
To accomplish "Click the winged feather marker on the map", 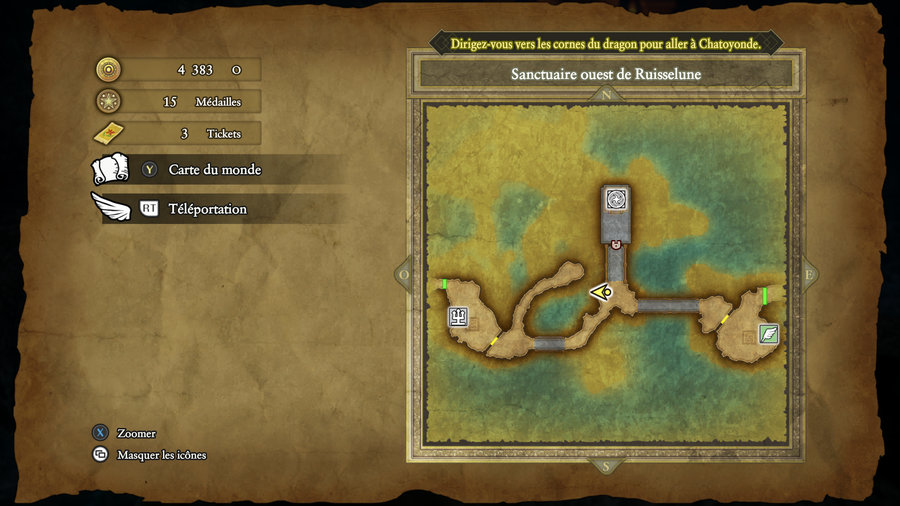I will 768,334.
